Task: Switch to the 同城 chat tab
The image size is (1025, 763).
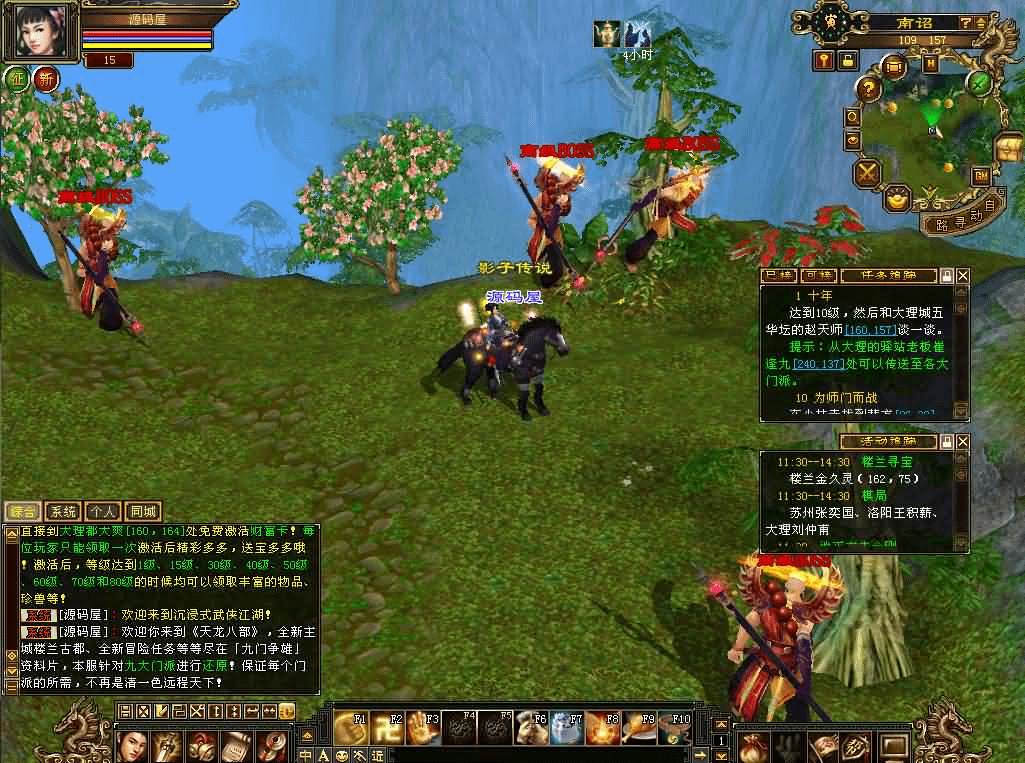Action: [143, 511]
